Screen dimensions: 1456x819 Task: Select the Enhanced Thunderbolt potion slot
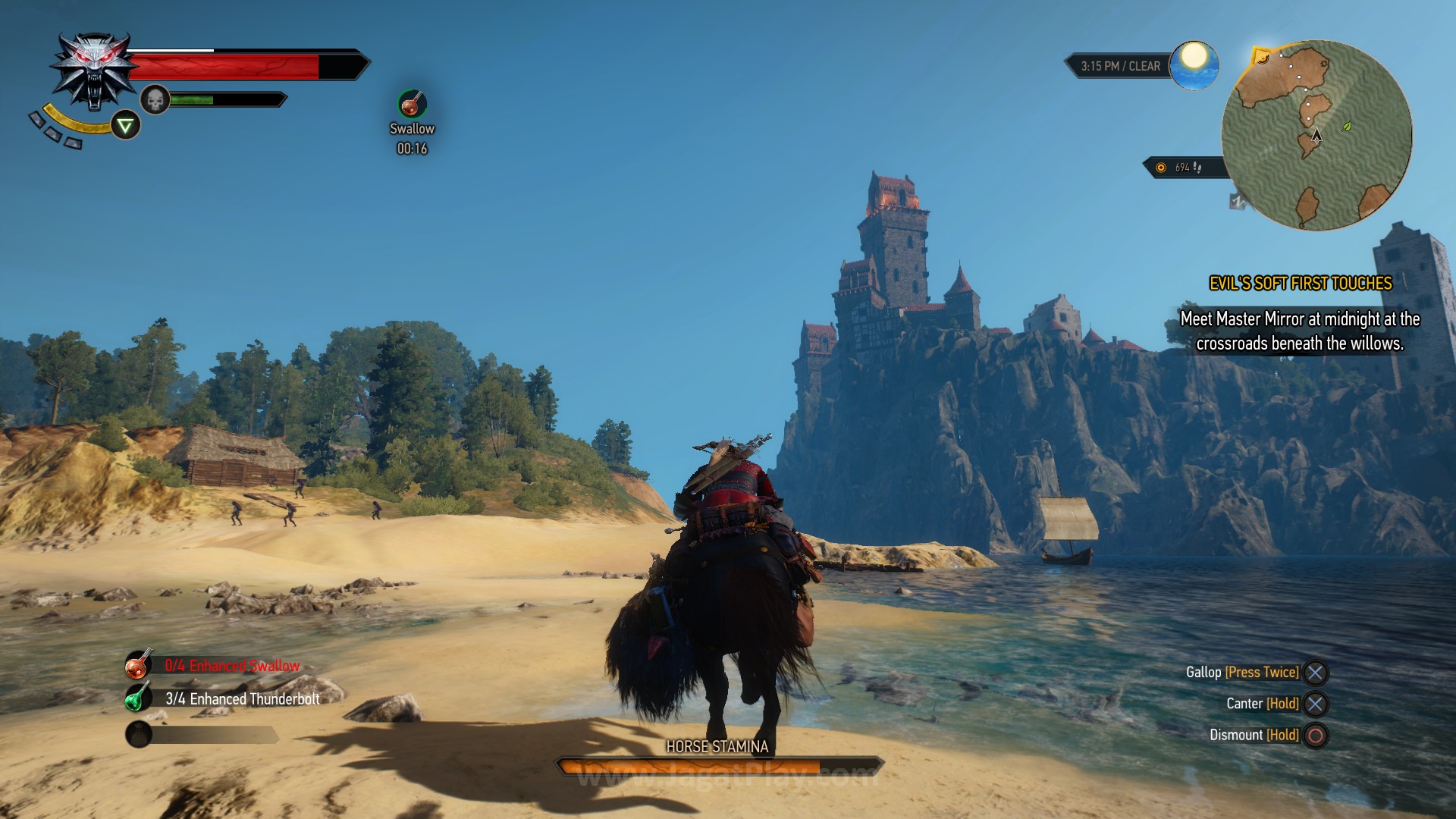pyautogui.click(x=138, y=698)
